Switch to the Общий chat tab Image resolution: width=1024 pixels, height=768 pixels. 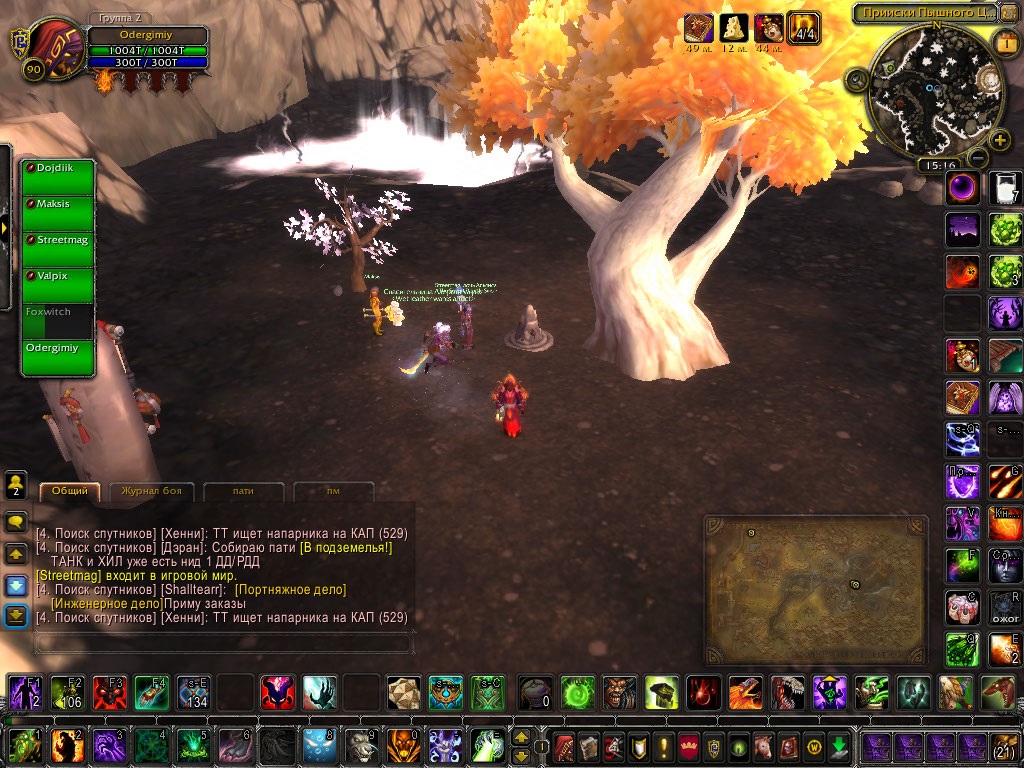pos(70,491)
